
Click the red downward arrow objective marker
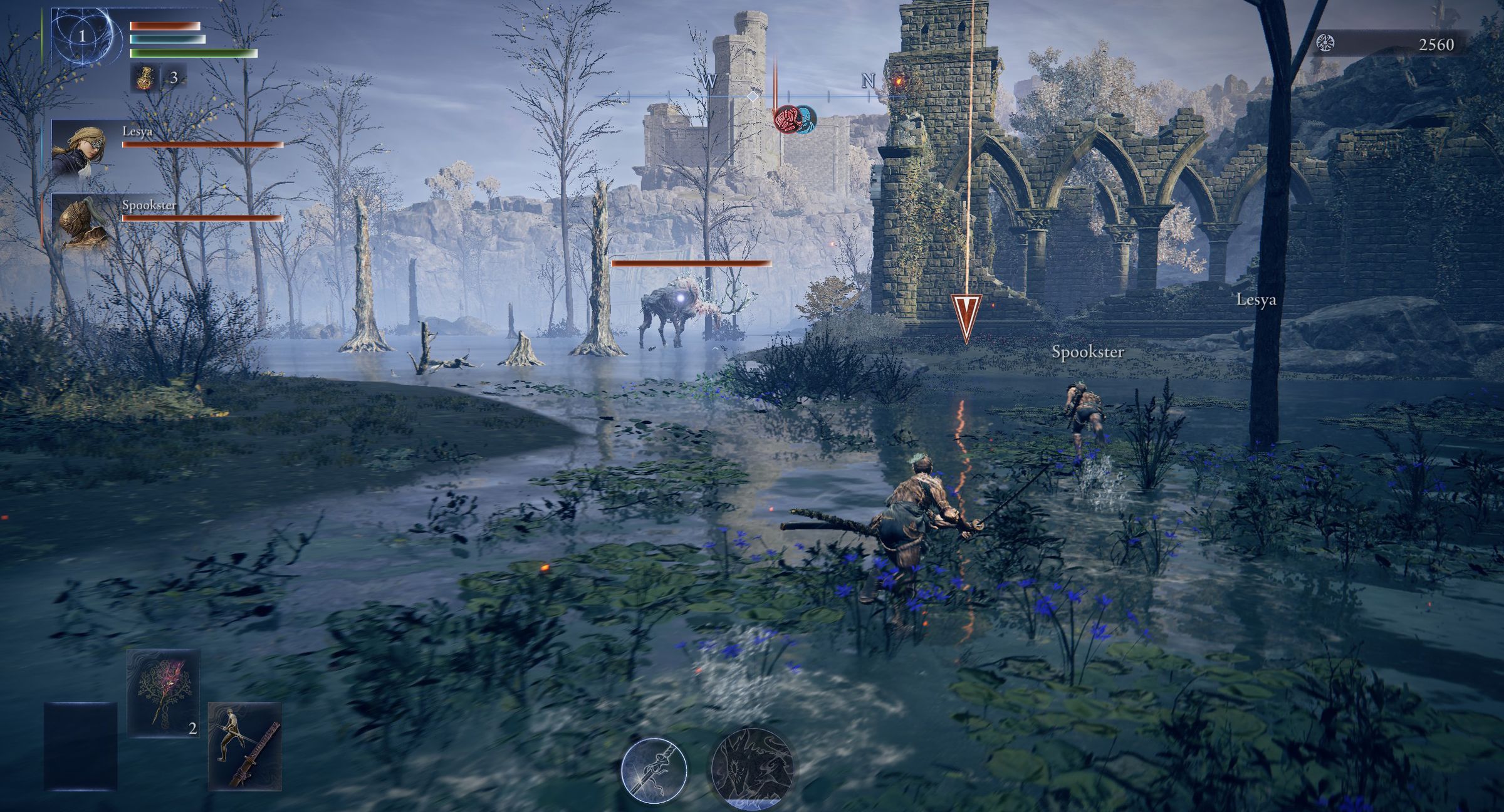coord(966,317)
